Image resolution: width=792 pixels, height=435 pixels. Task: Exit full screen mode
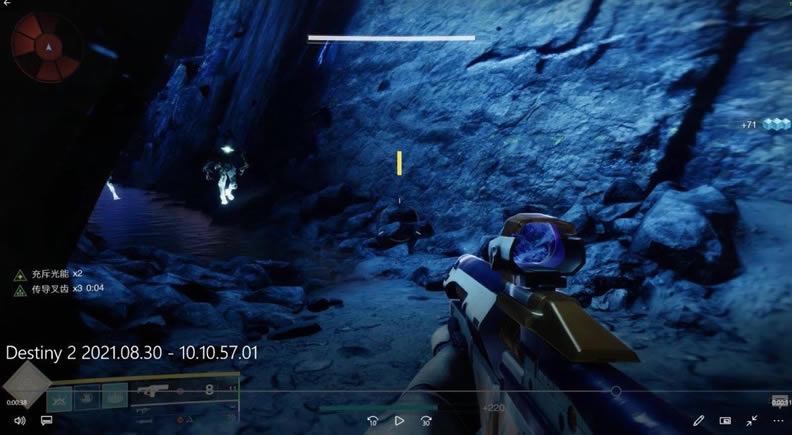coord(751,421)
